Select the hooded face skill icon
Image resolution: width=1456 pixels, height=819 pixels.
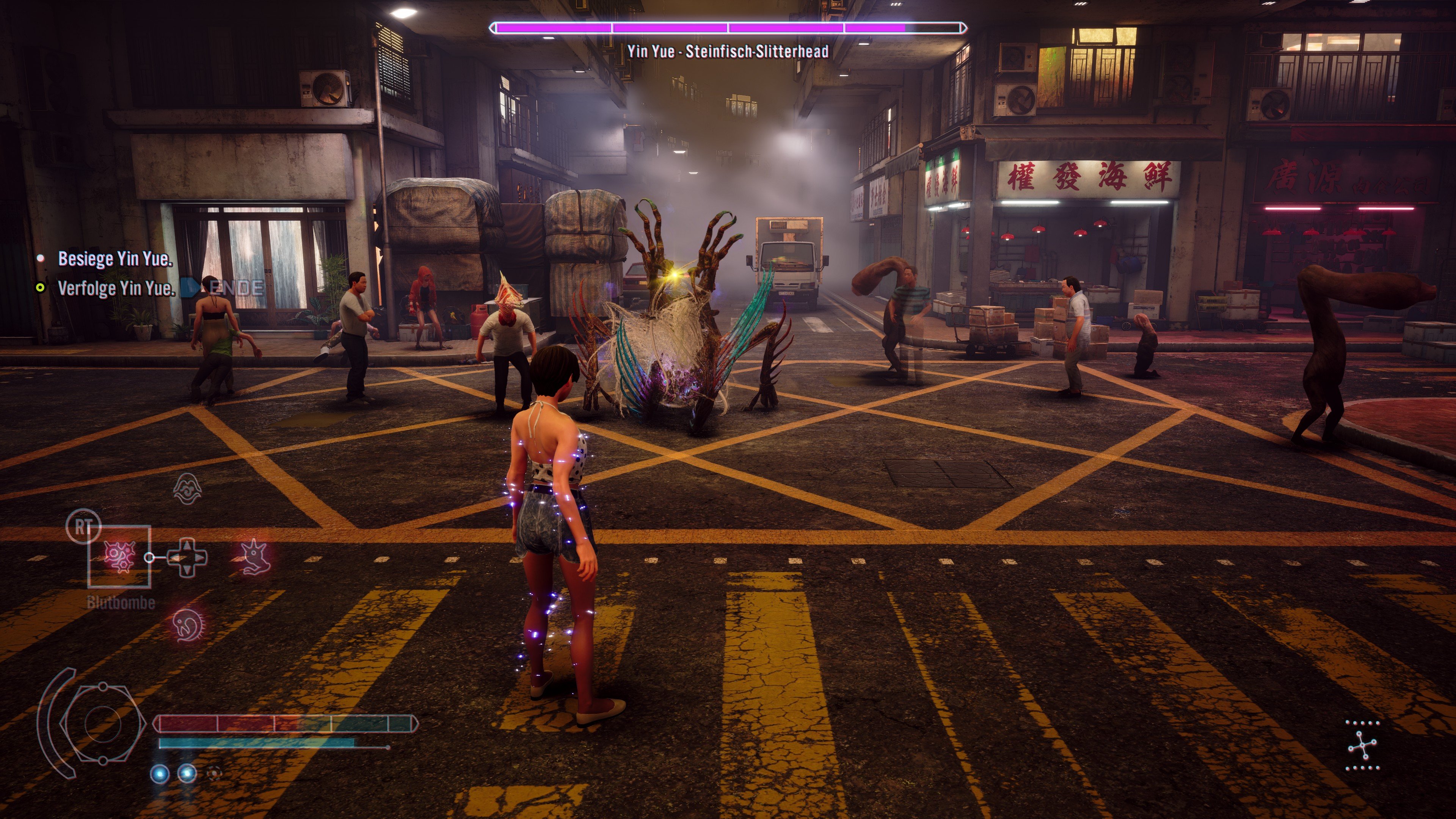[x=187, y=489]
